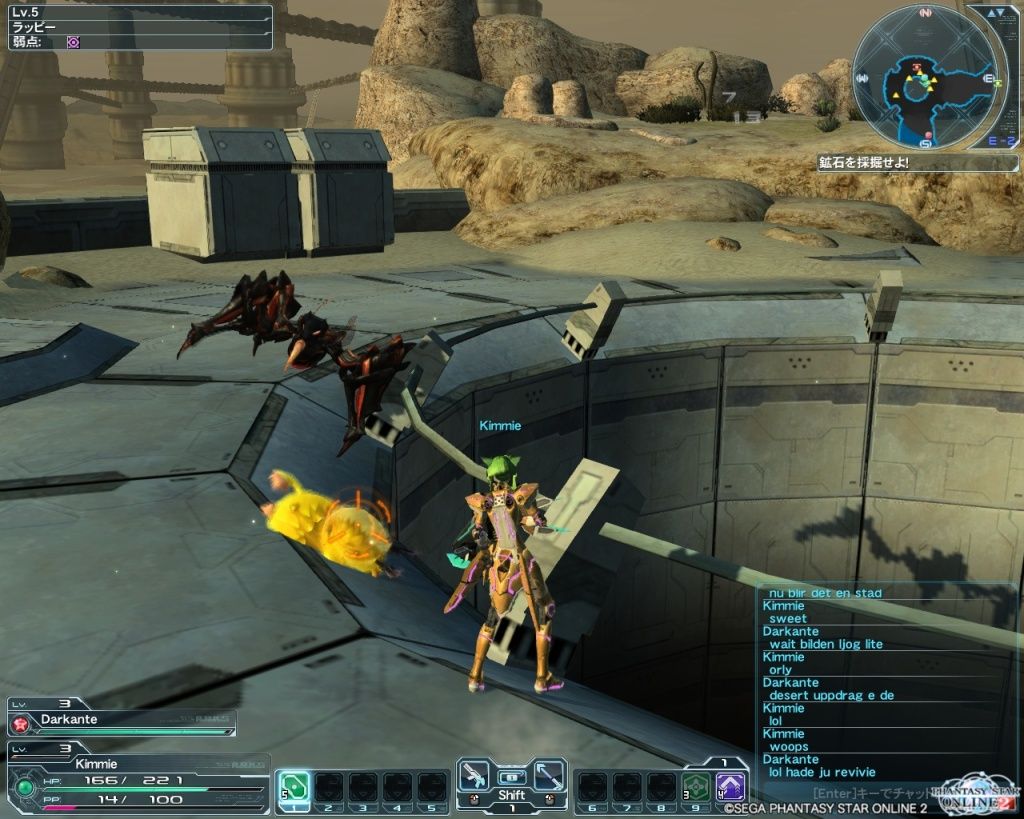1024x819 pixels.
Task: Click the 'lol hade ju revivie' chat message
Action: [x=822, y=772]
